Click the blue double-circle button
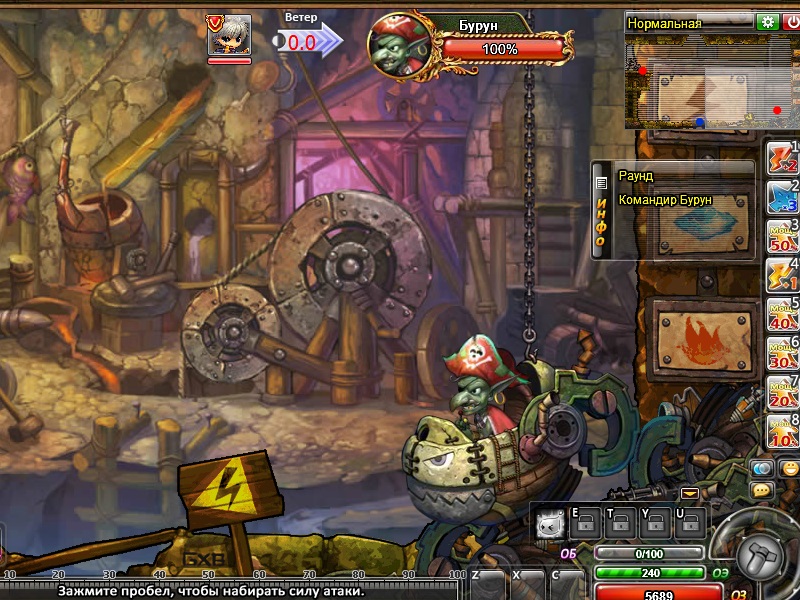The image size is (800, 600). pos(763,467)
